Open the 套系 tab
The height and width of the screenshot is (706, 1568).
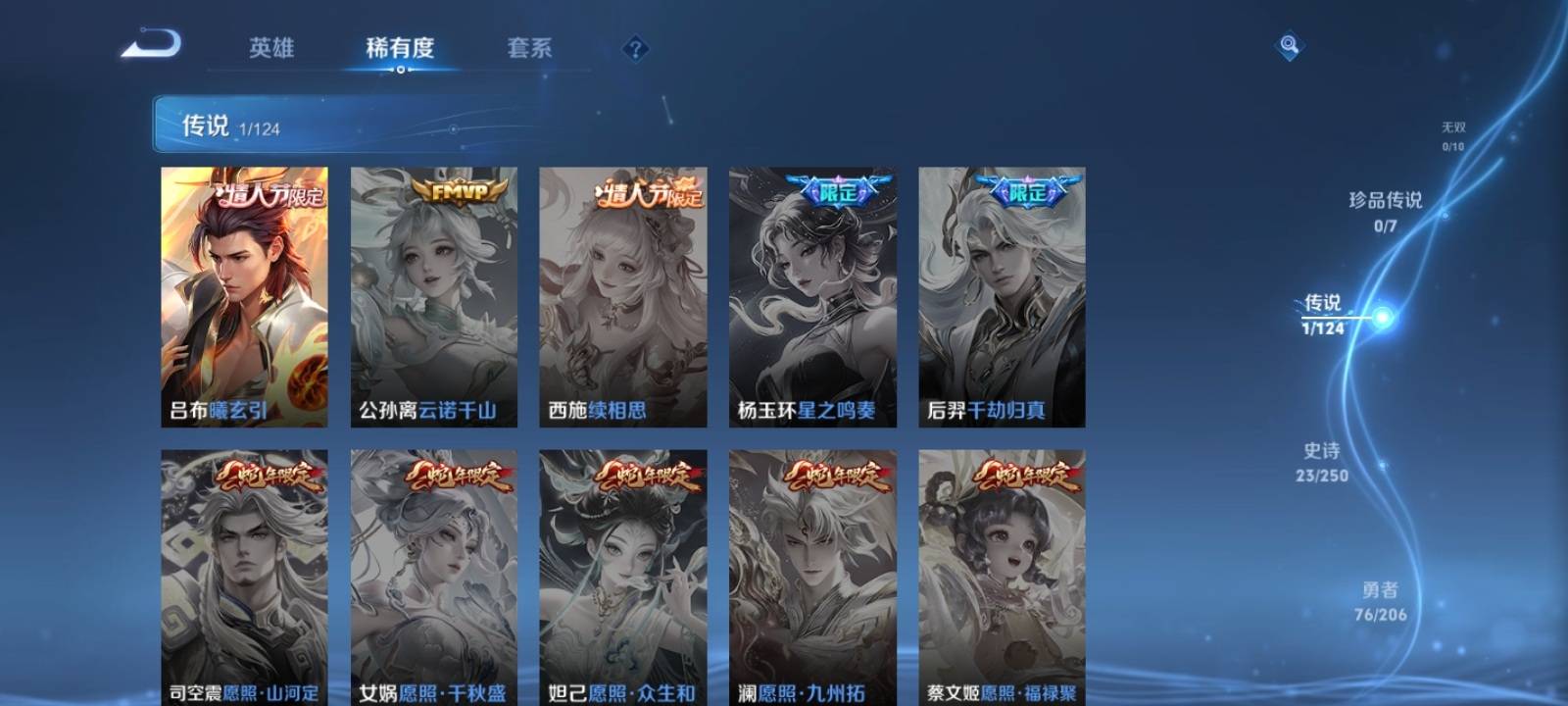[x=529, y=48]
